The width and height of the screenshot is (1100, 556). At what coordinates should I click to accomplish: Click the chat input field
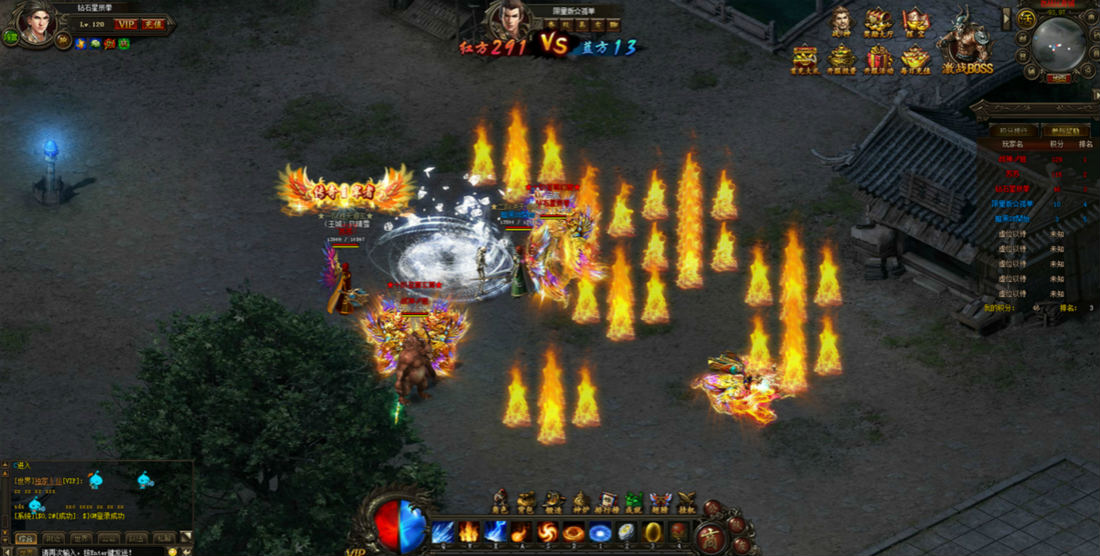click(100, 551)
